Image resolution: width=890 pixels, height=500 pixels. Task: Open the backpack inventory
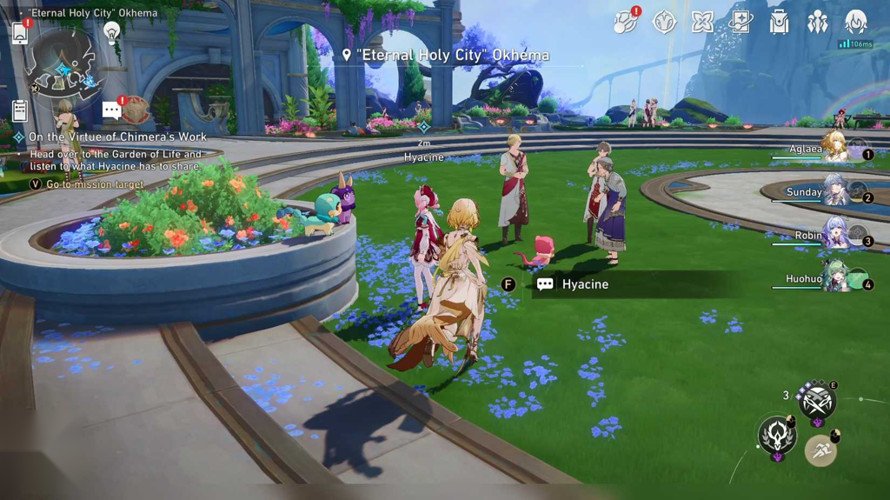[x=779, y=21]
